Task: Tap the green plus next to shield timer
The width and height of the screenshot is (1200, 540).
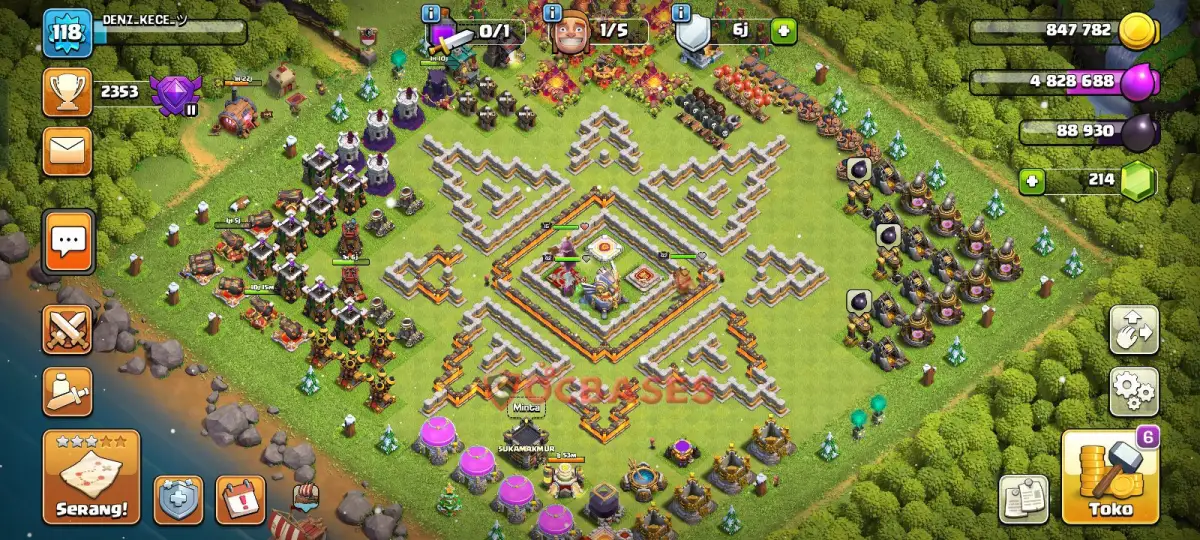Action: click(781, 31)
